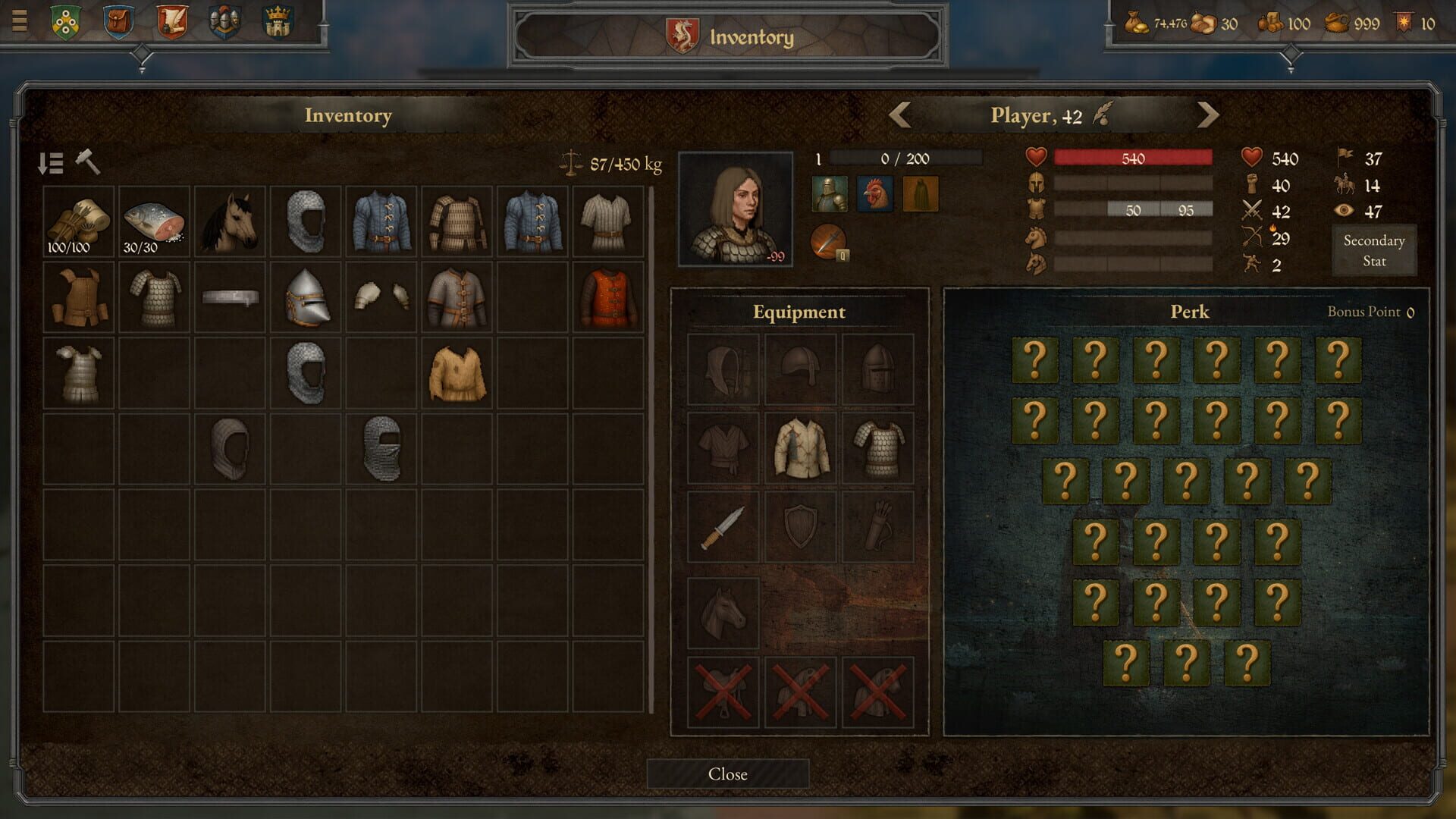Screen dimensions: 1456x819
Task: Open the green circles heraldry shield menu
Action: [x=64, y=21]
